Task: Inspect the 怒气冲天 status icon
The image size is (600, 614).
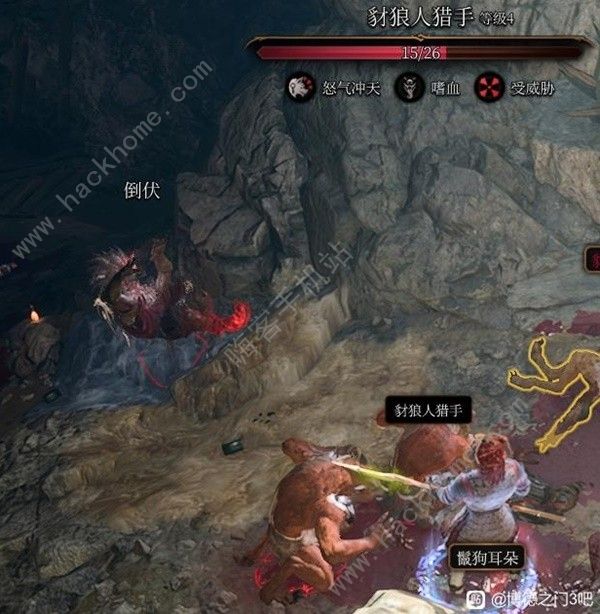Action: (298, 86)
